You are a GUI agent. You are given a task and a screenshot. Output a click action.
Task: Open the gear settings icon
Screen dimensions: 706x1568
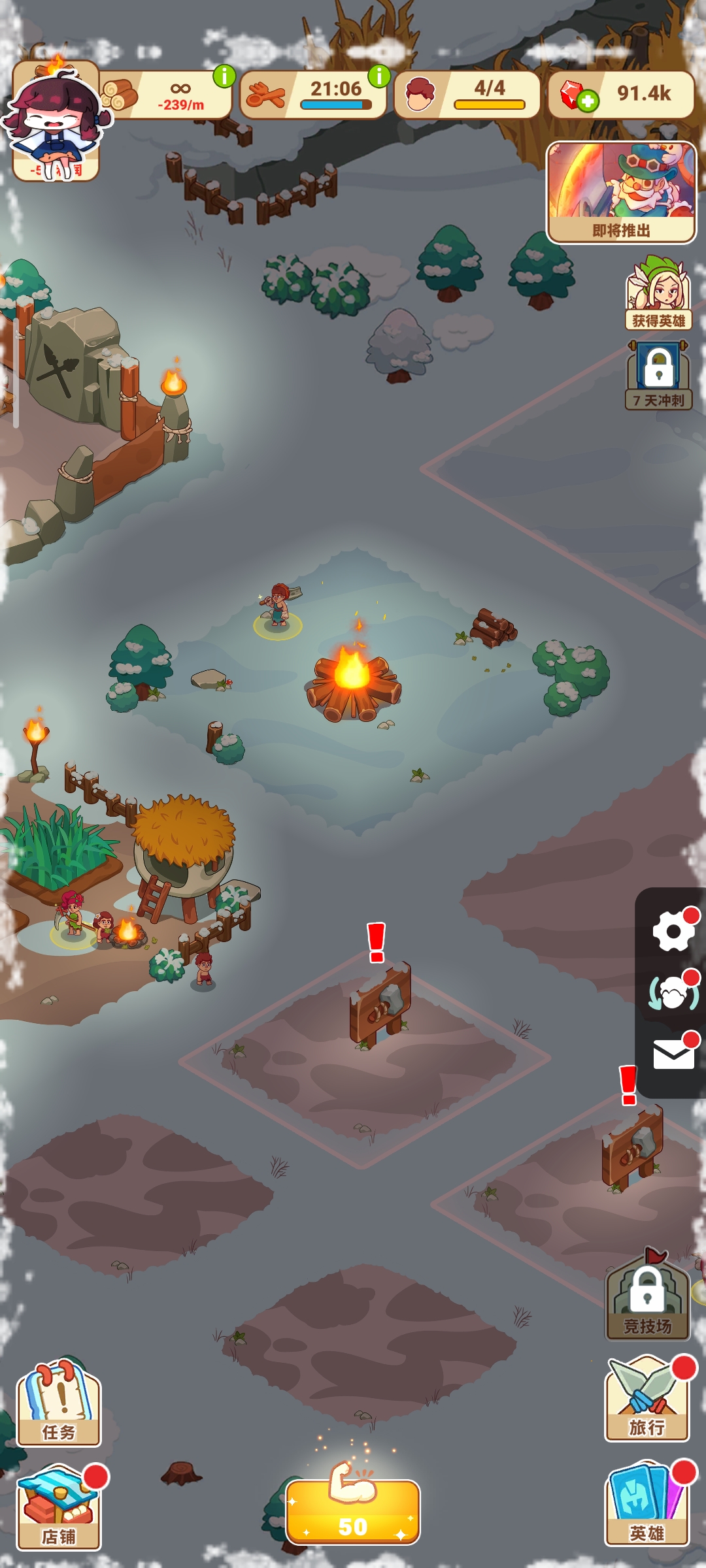tap(673, 930)
